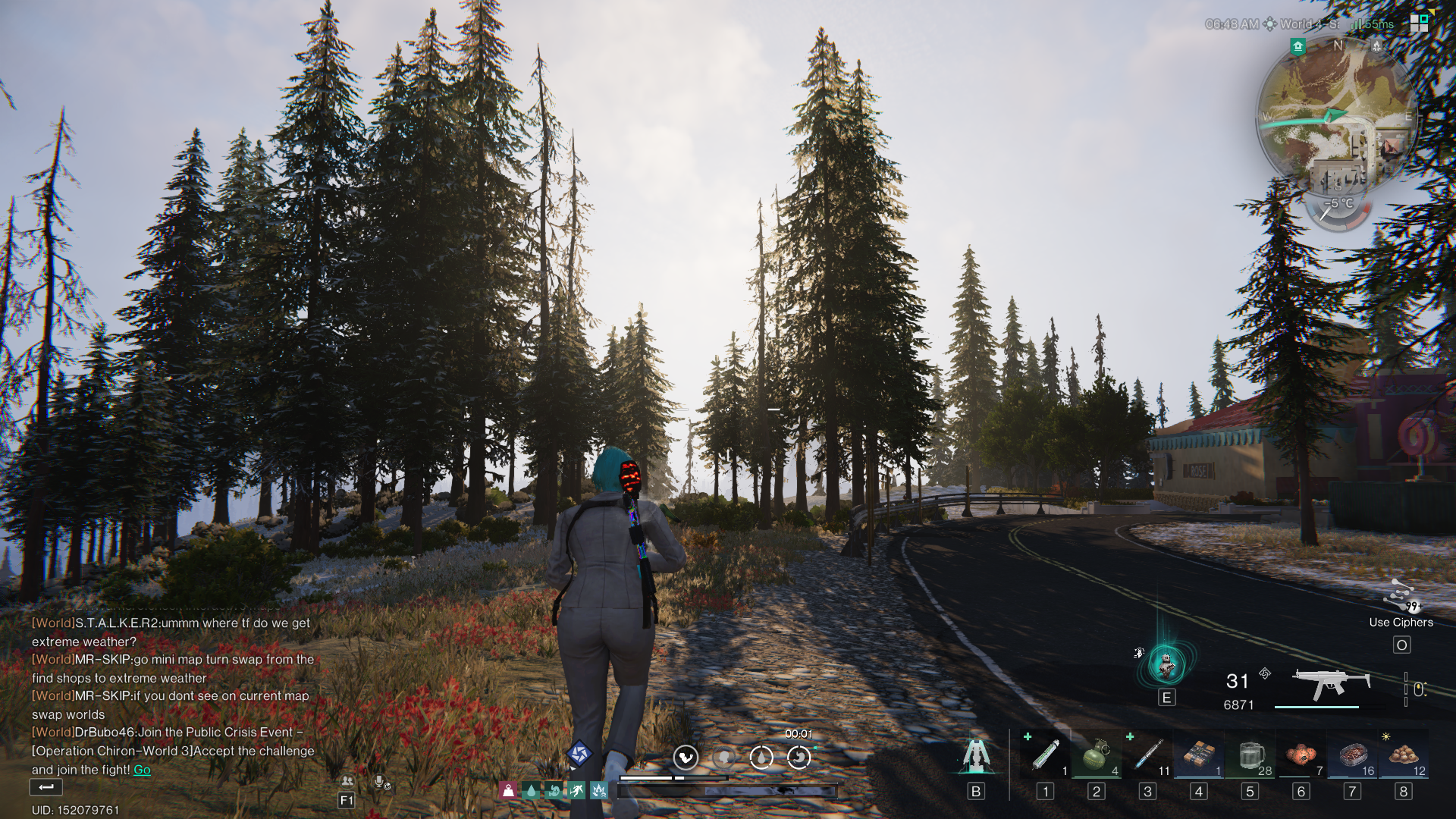Select the orange fruit hotbar slot
Viewport: 1456px width, 819px height.
tap(1301, 755)
